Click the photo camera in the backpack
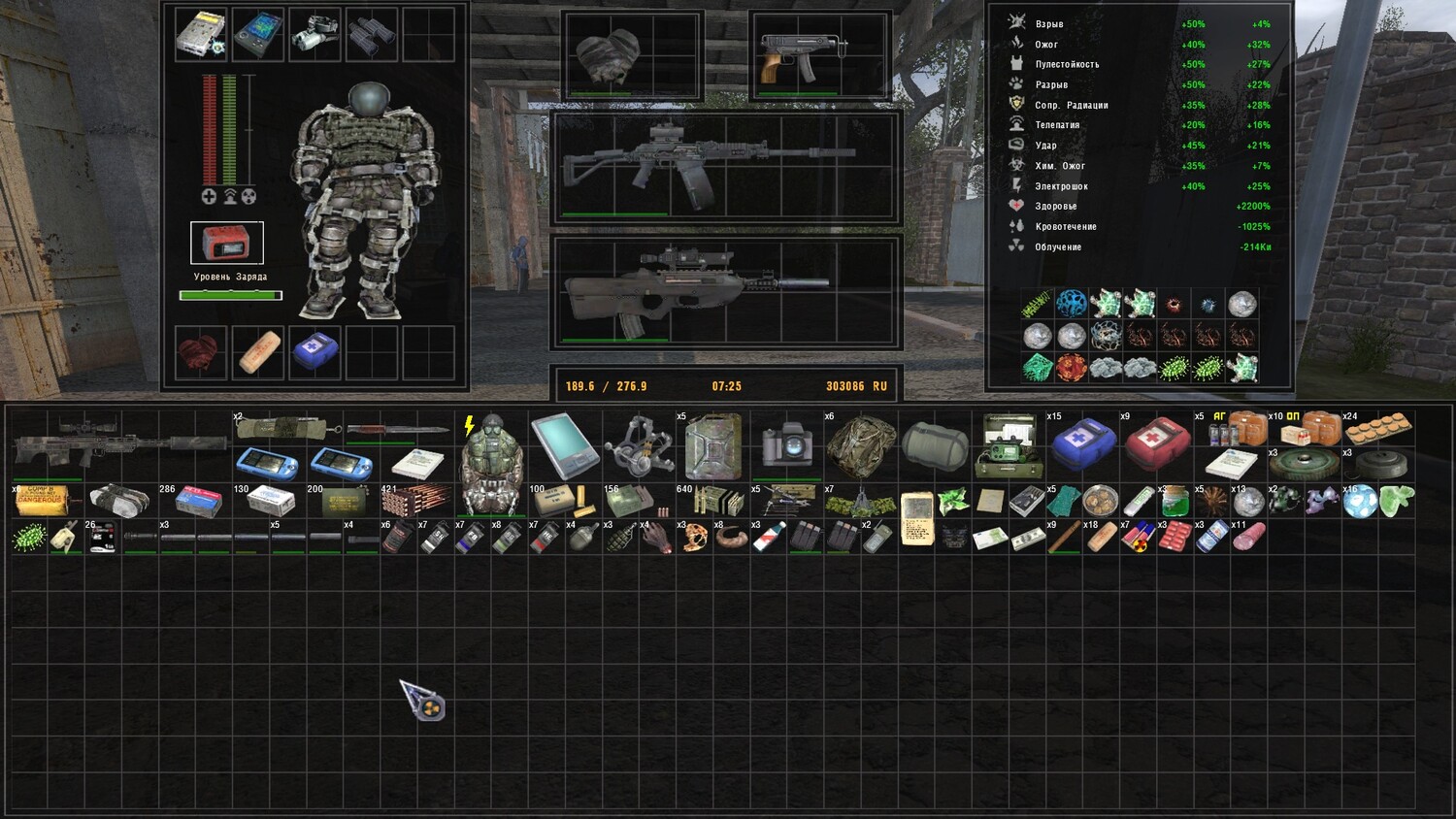1456x819 pixels. 786,445
